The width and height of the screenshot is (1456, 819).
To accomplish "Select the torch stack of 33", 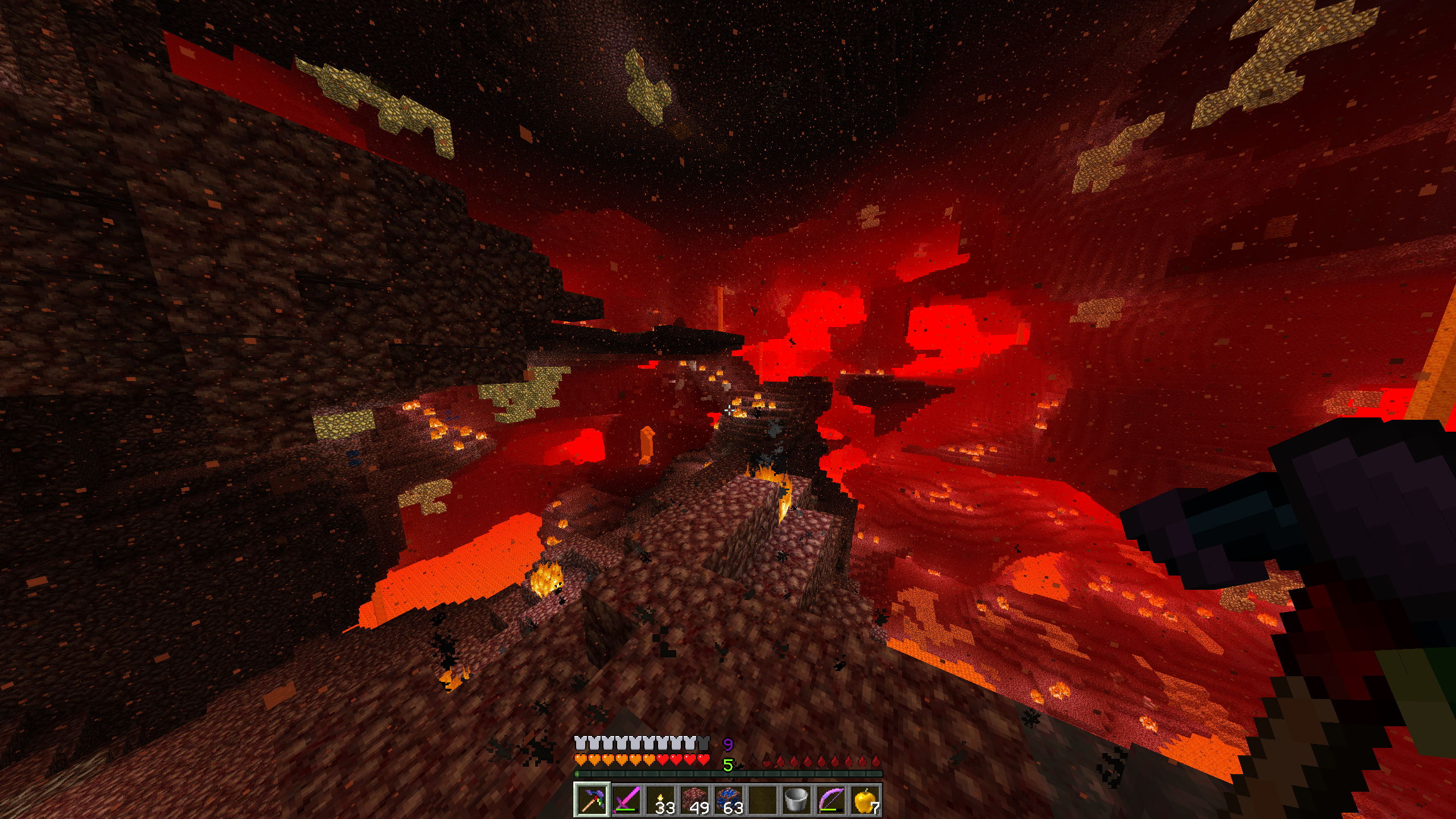I will [x=660, y=800].
